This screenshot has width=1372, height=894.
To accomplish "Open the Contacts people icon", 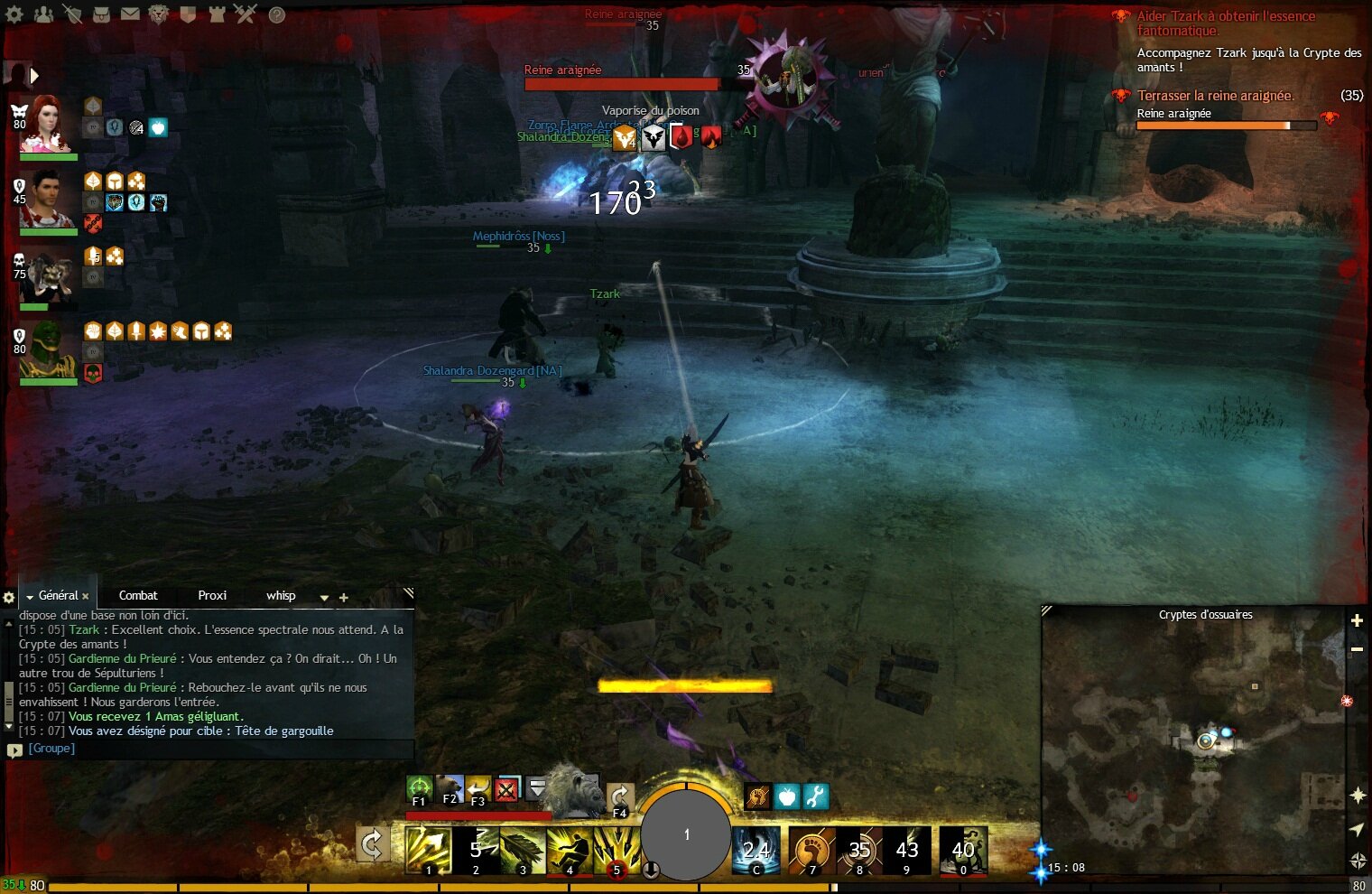I will (x=42, y=14).
